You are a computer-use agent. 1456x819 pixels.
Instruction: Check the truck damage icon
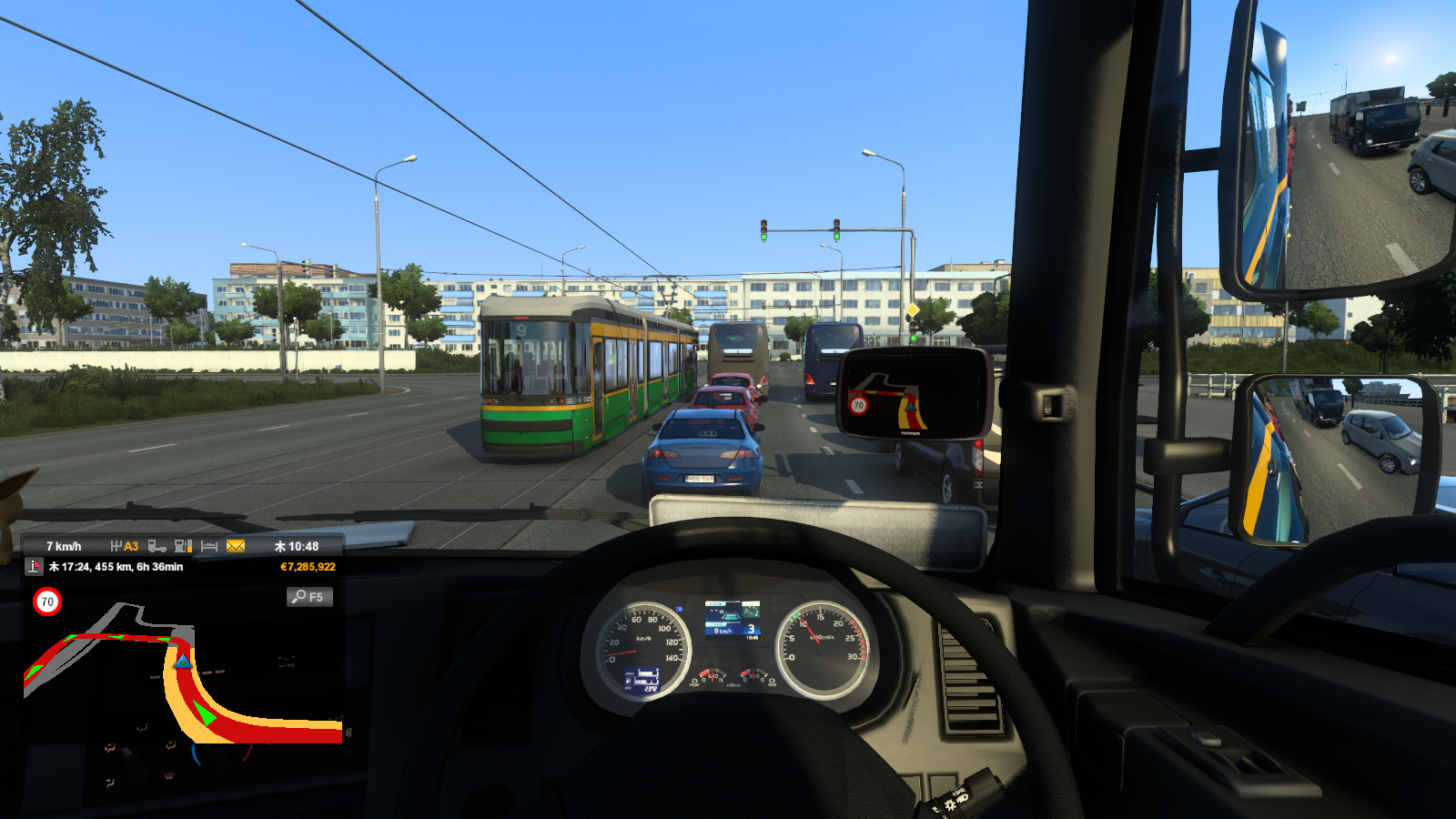coord(157,546)
